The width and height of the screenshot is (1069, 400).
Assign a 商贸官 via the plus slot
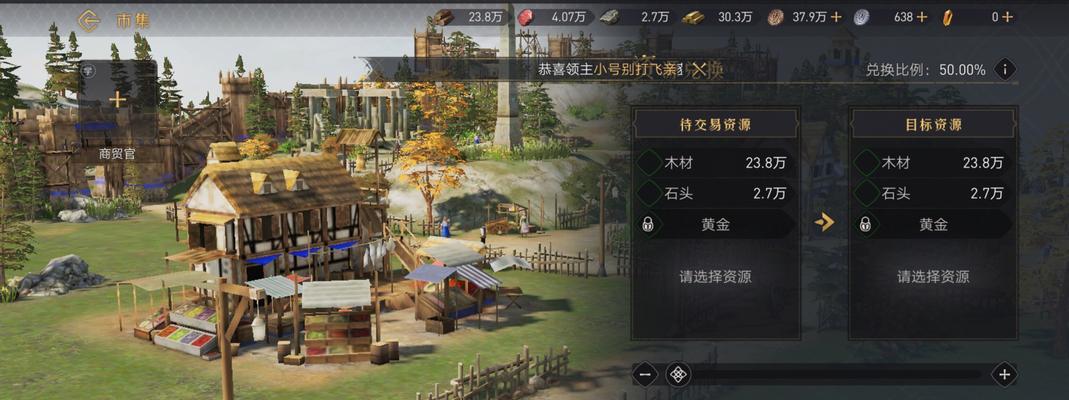click(x=118, y=99)
